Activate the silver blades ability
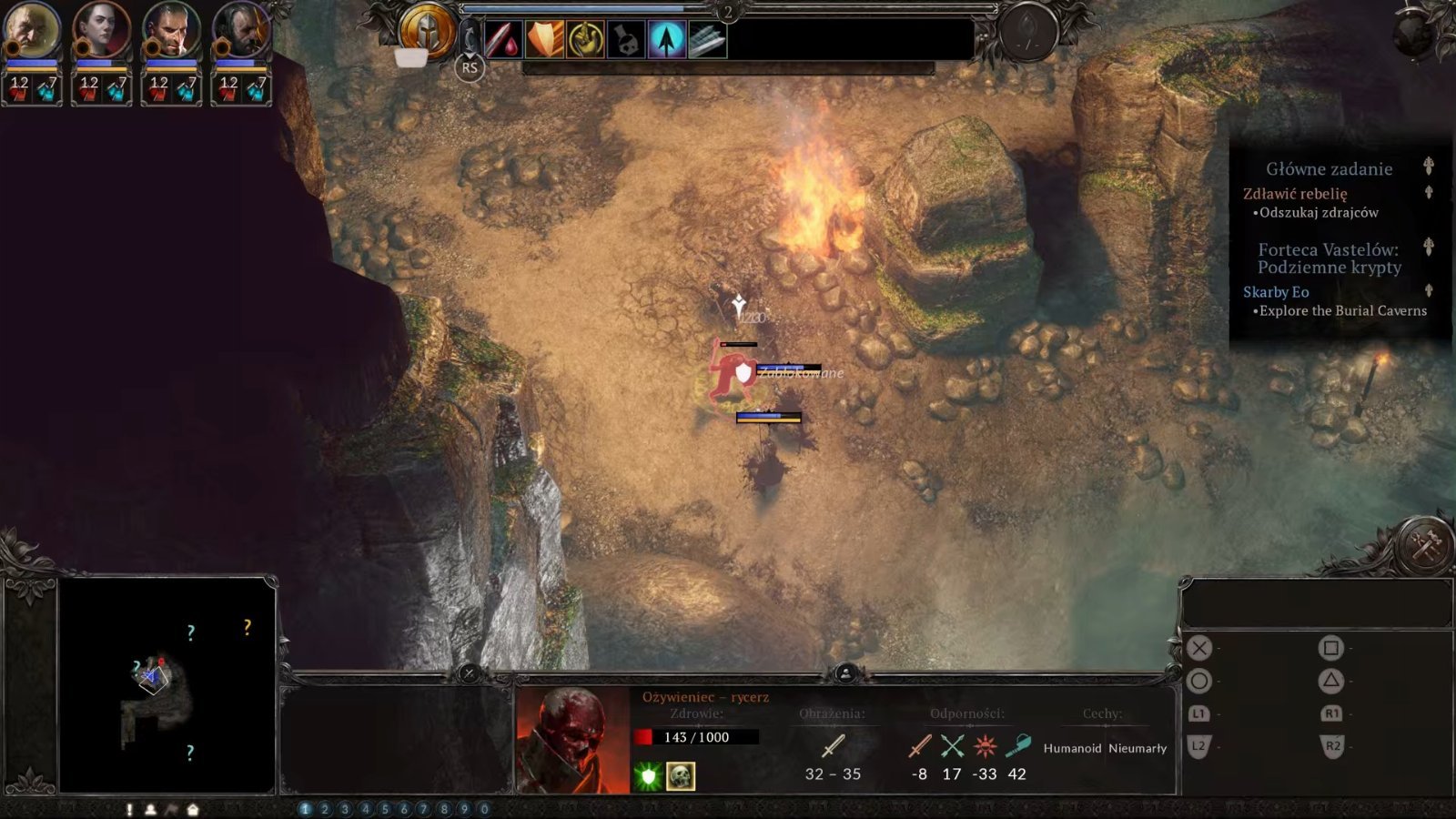1456x819 pixels. (707, 40)
